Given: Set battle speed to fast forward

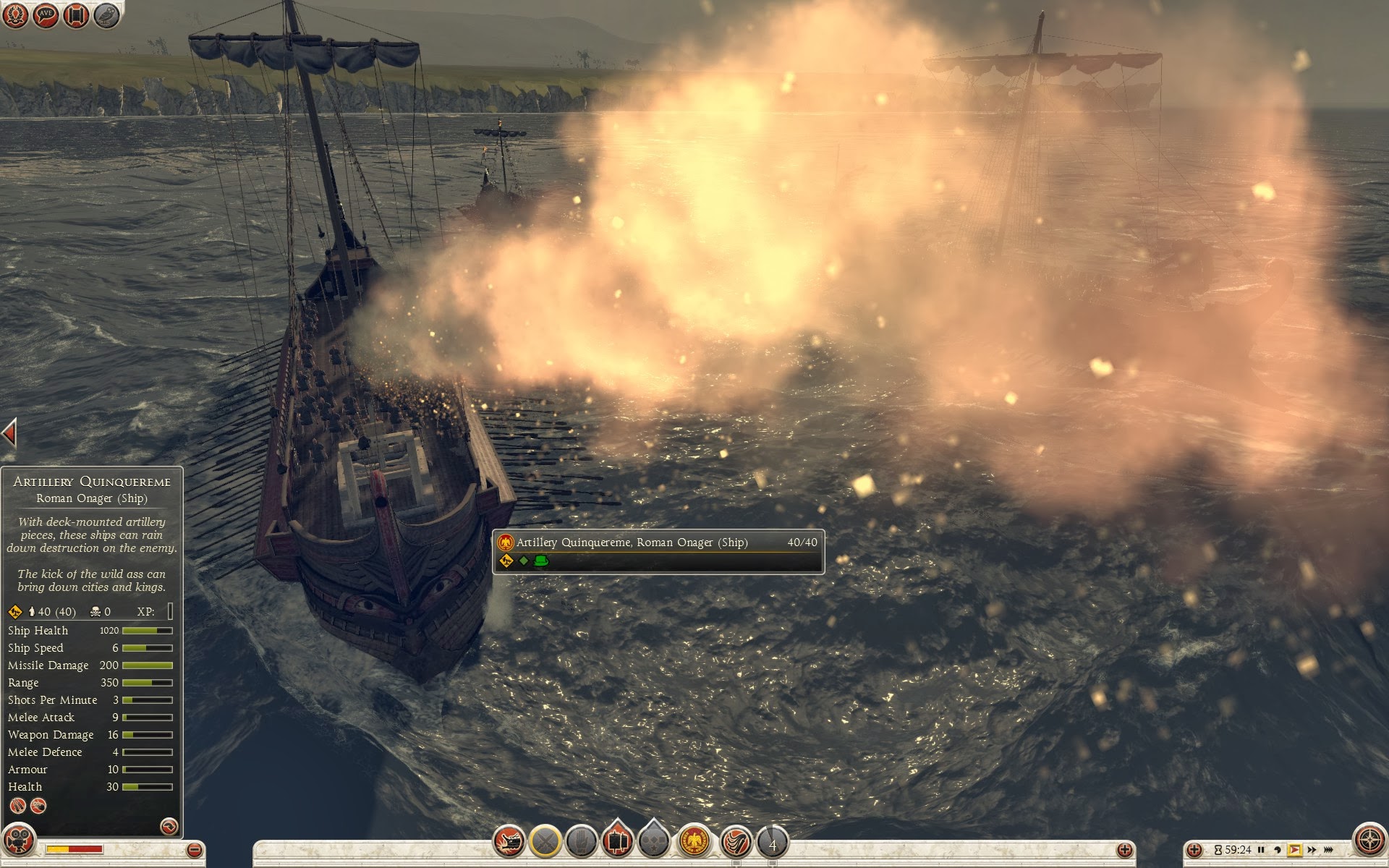Looking at the screenshot, I should (x=1312, y=850).
